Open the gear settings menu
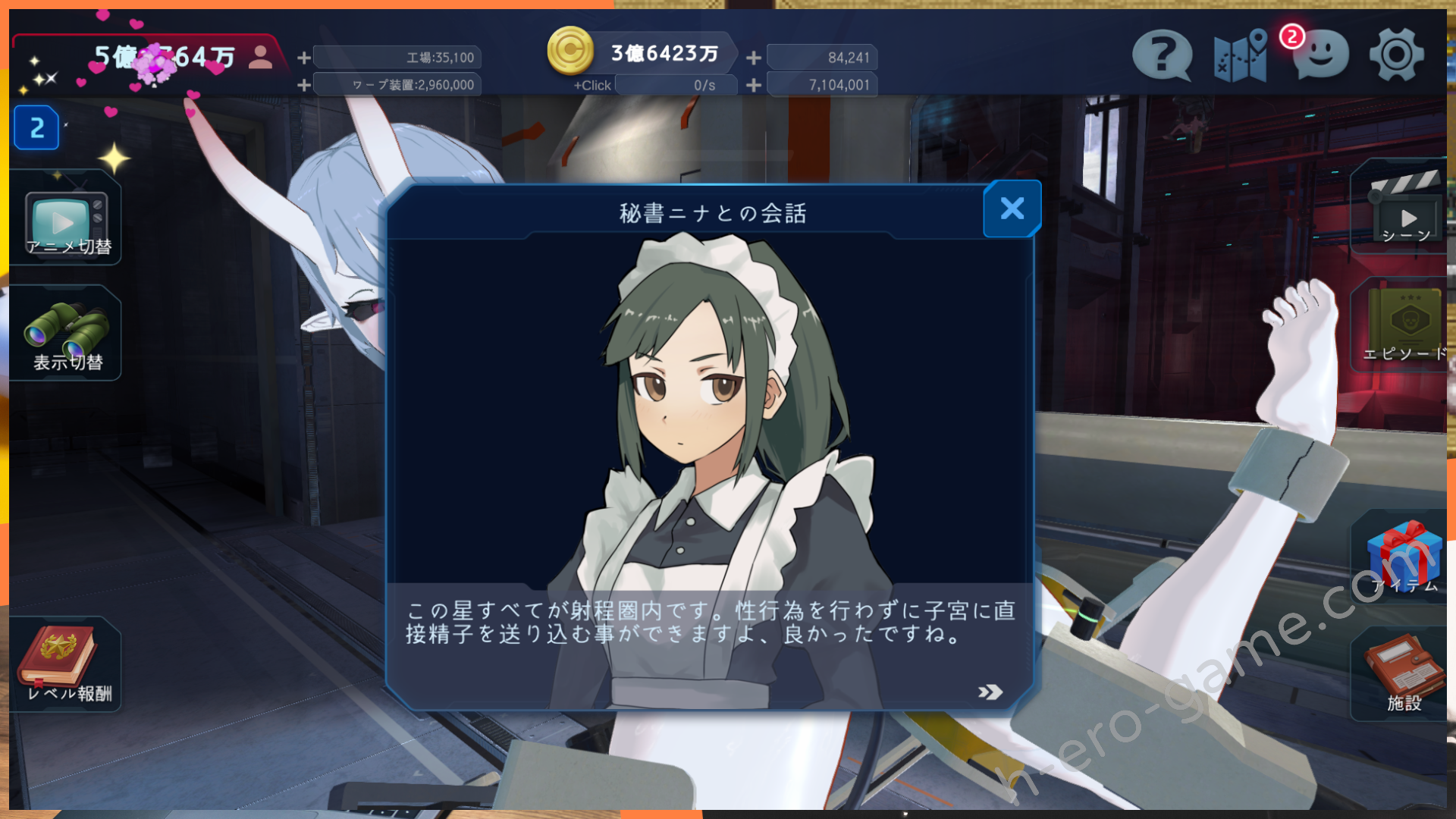This screenshot has height=819, width=1456. click(1396, 55)
